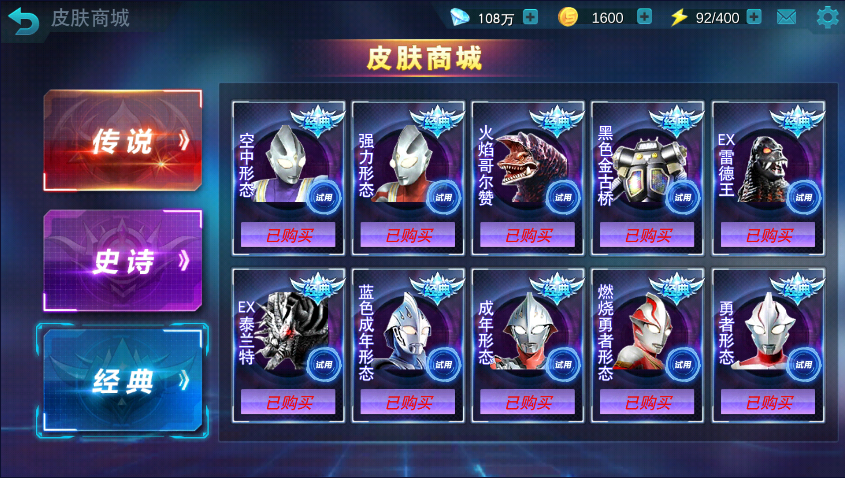Try out the 蓝色成年形态 skin
Screen dimensions: 845x478
443,365
